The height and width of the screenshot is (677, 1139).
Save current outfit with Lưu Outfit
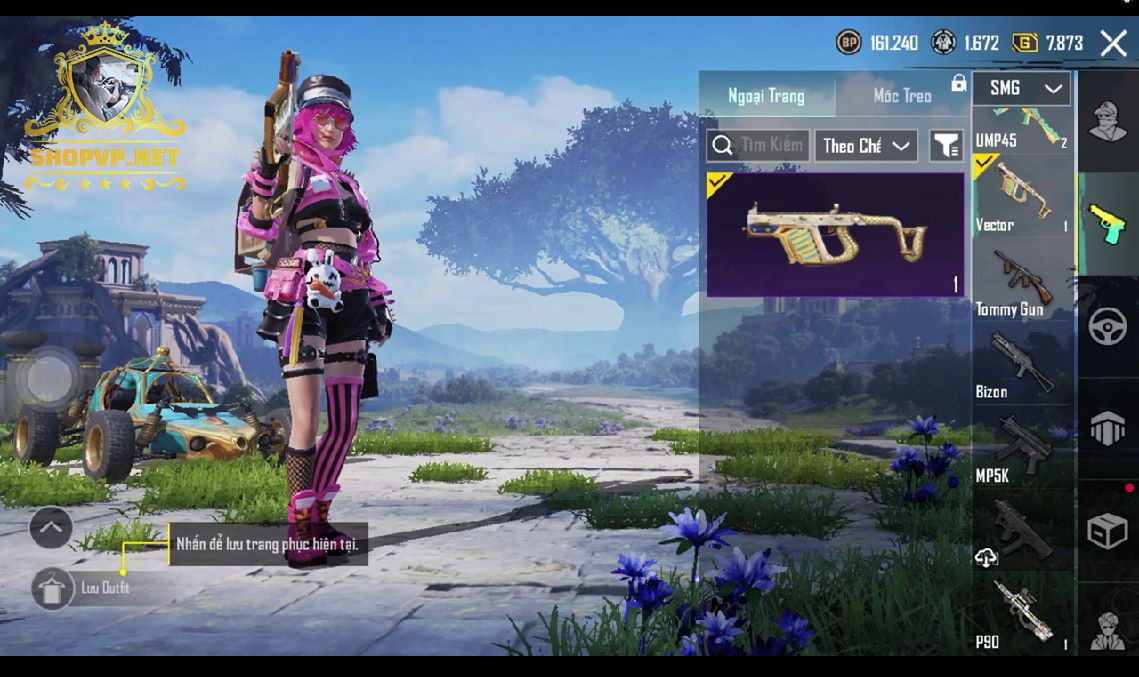53,588
